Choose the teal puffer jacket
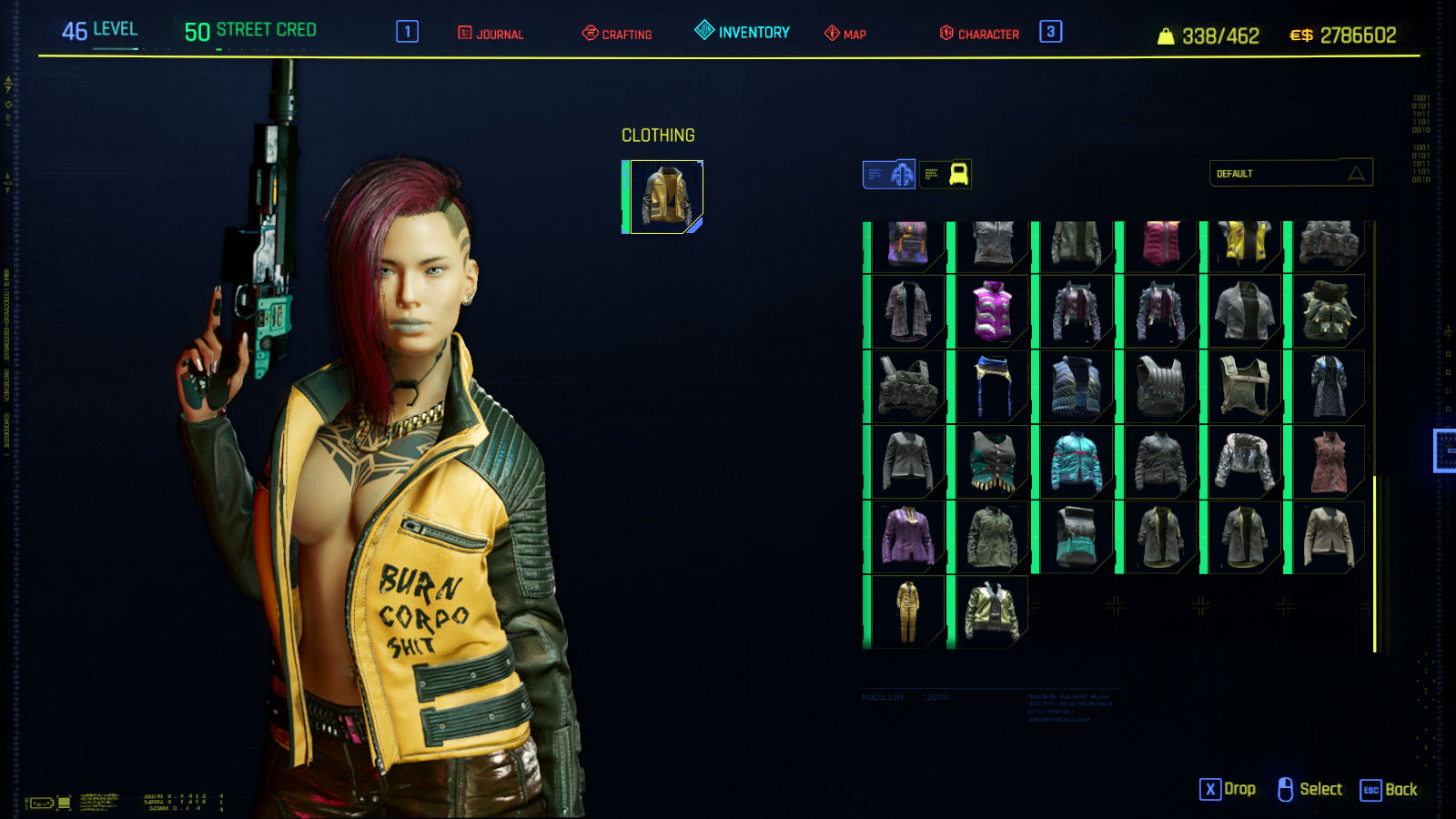The image size is (1456, 819). 1077,462
